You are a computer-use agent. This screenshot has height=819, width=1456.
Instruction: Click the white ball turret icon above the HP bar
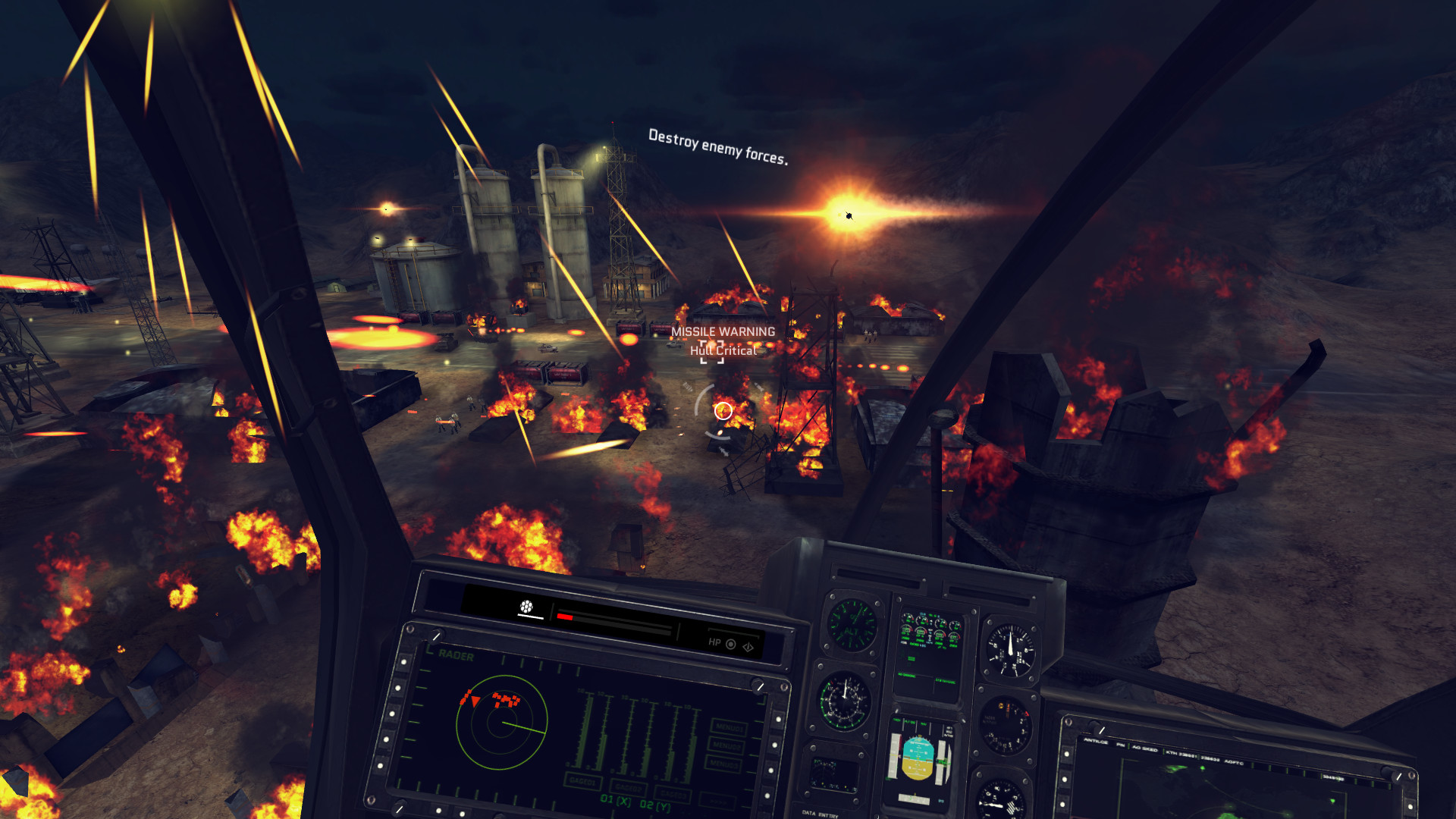[x=527, y=607]
